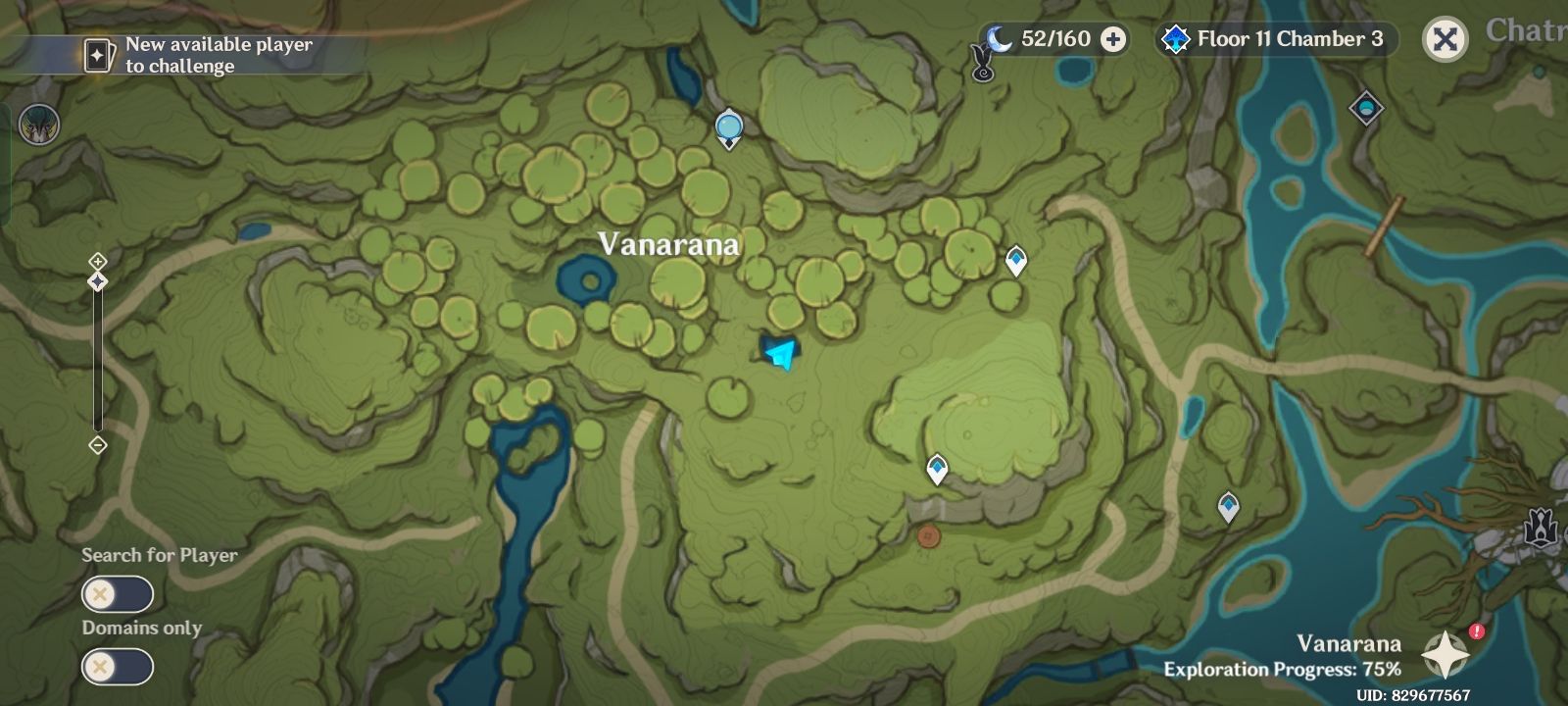Click the portable waypoint marker north of Vanarana
This screenshot has height=706, width=1568.
[729, 128]
